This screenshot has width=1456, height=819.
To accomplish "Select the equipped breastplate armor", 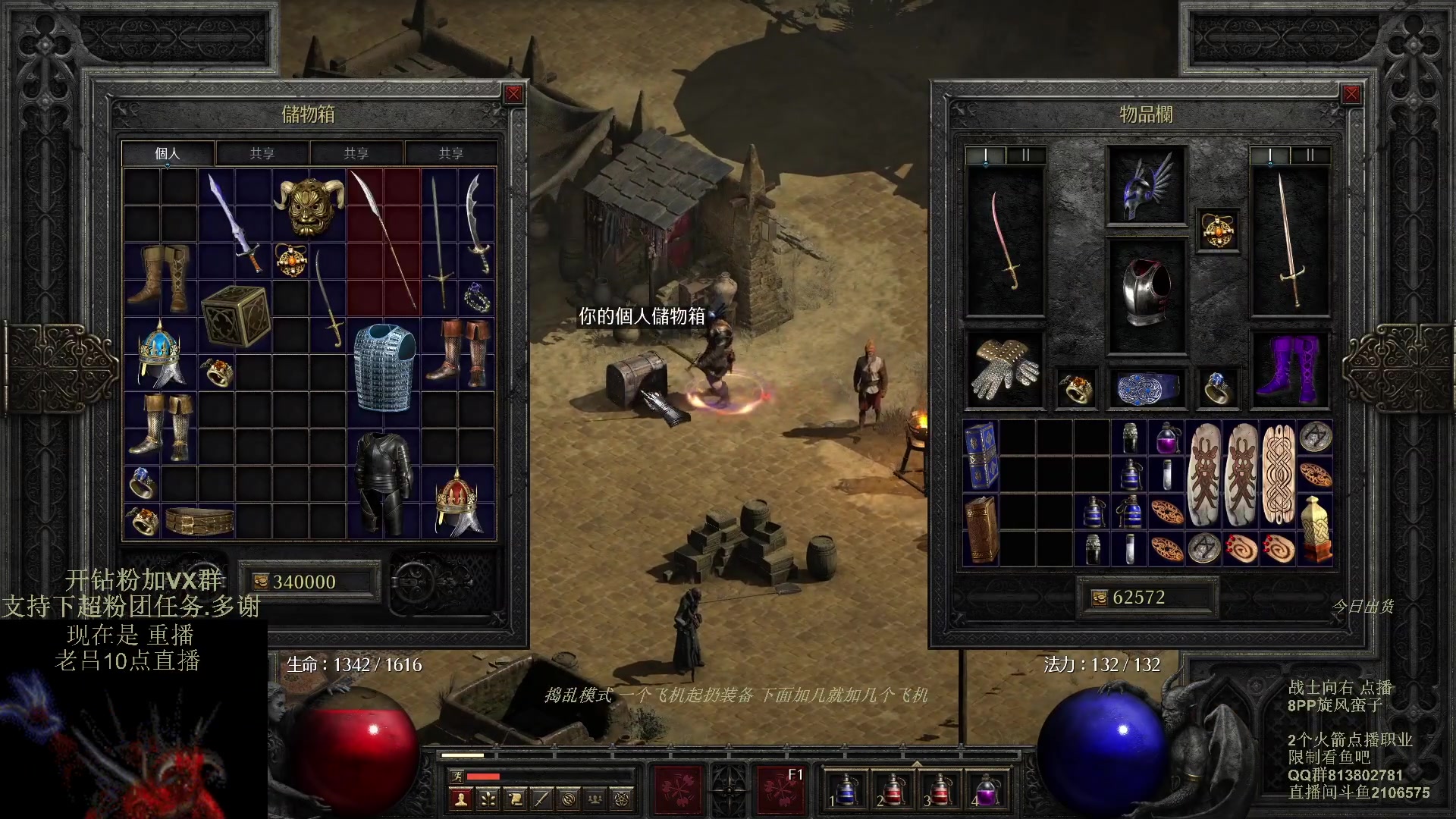I will (x=1146, y=296).
